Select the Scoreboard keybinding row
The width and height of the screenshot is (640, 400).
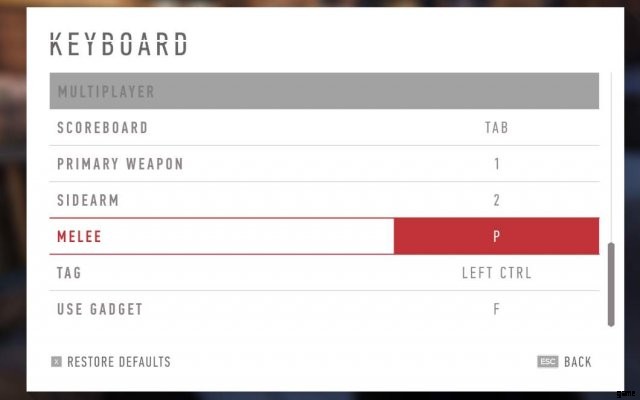324,128
